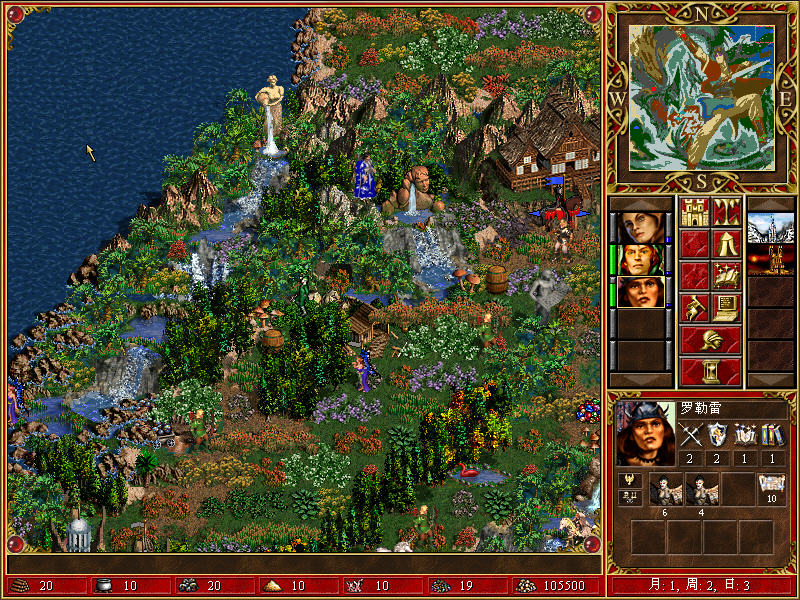The width and height of the screenshot is (800, 600).
Task: Select the harpy stack of 6
Action: tap(665, 489)
